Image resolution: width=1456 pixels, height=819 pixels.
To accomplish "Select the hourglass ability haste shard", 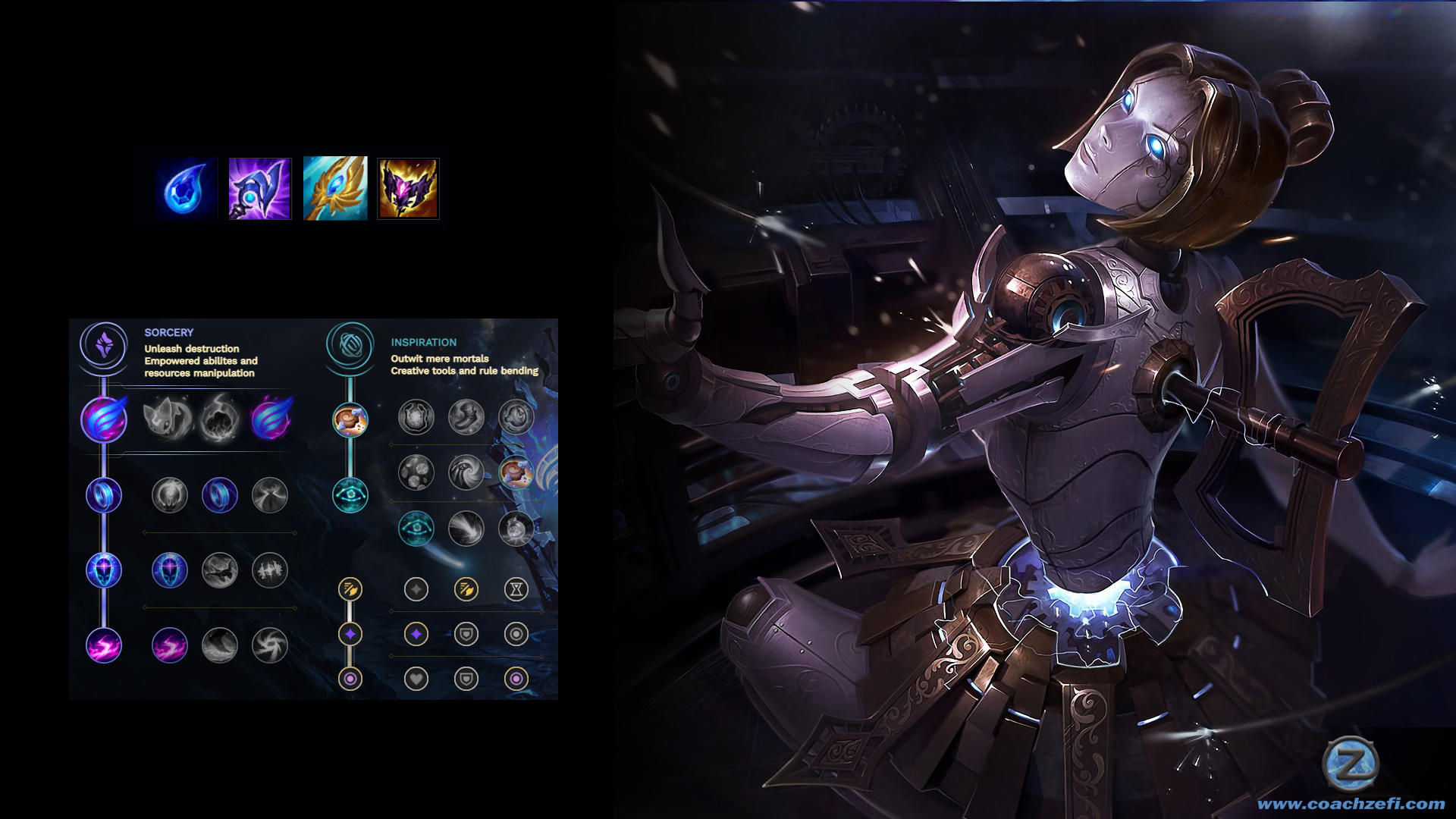I will tap(516, 589).
